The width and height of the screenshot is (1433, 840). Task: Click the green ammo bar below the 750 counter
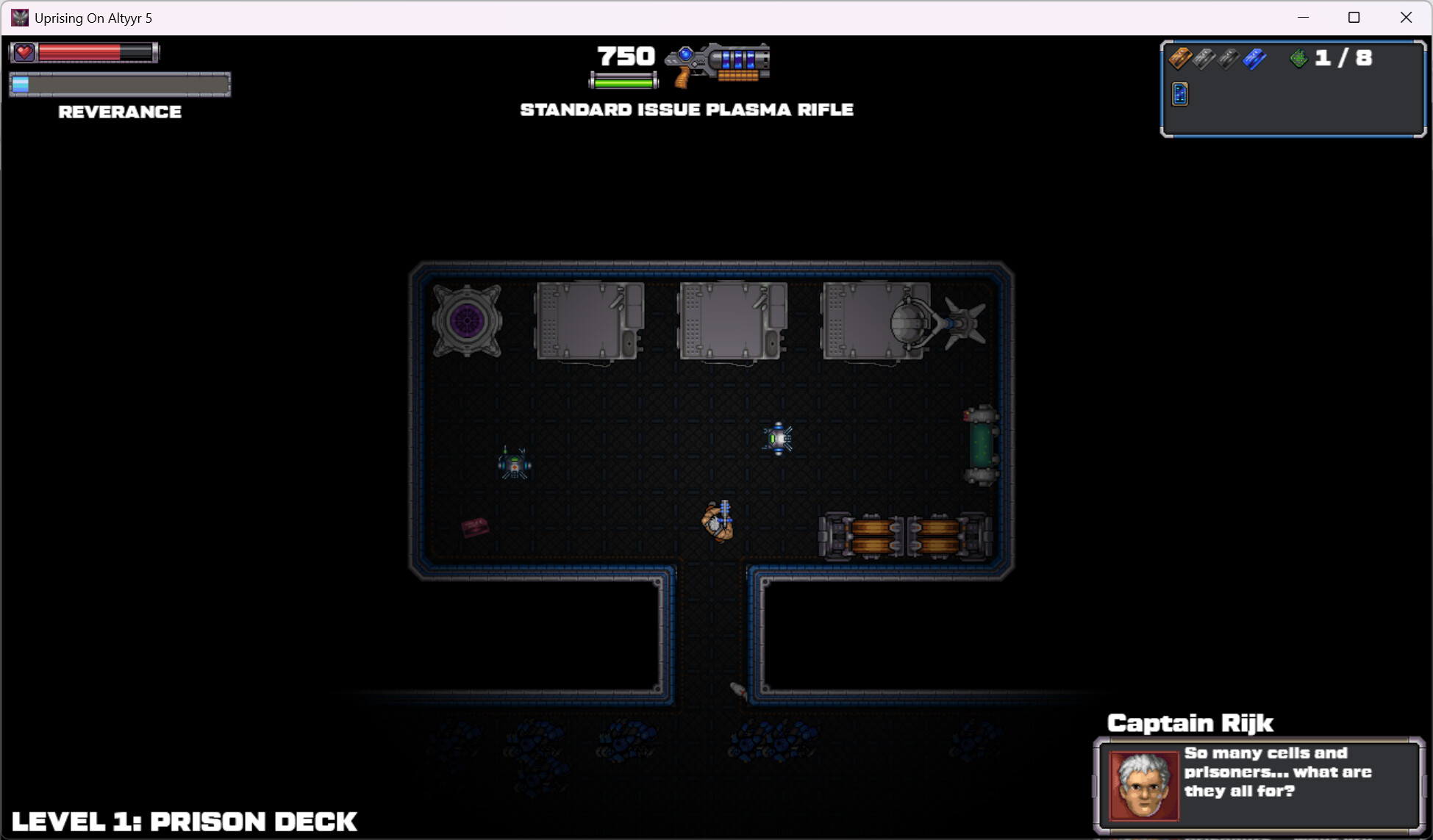click(x=623, y=82)
